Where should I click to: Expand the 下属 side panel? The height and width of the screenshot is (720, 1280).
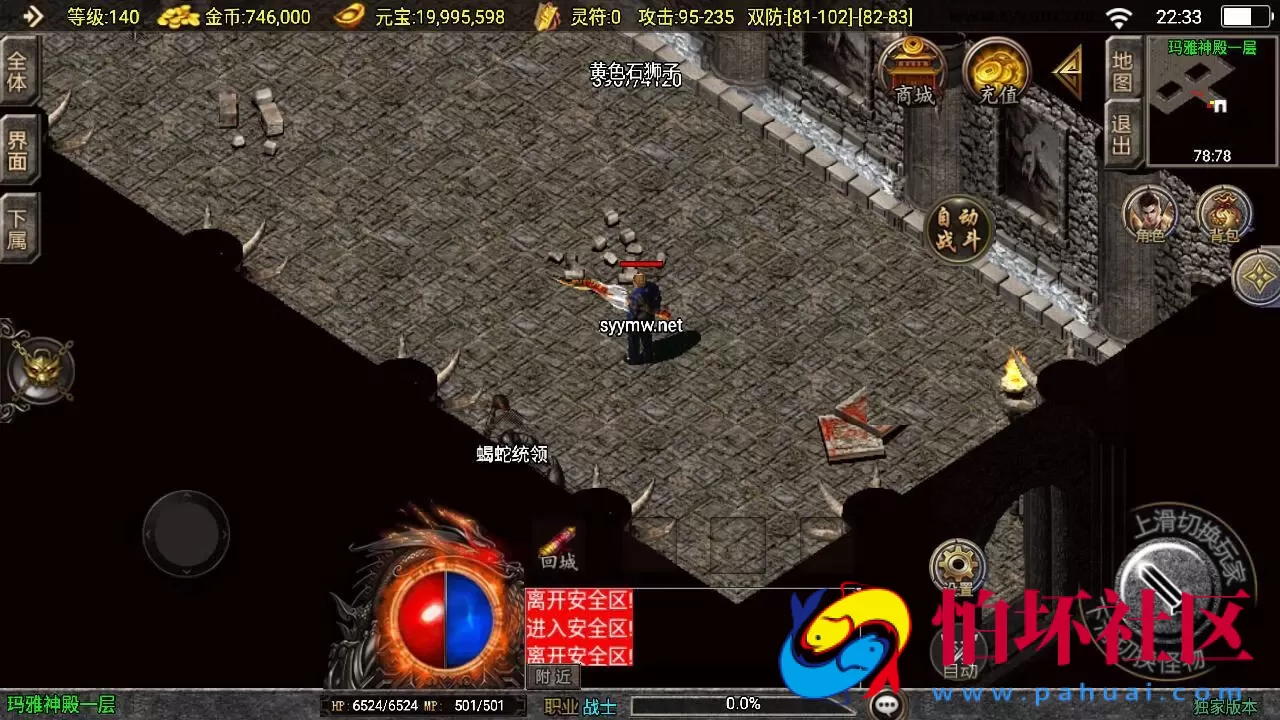18,225
